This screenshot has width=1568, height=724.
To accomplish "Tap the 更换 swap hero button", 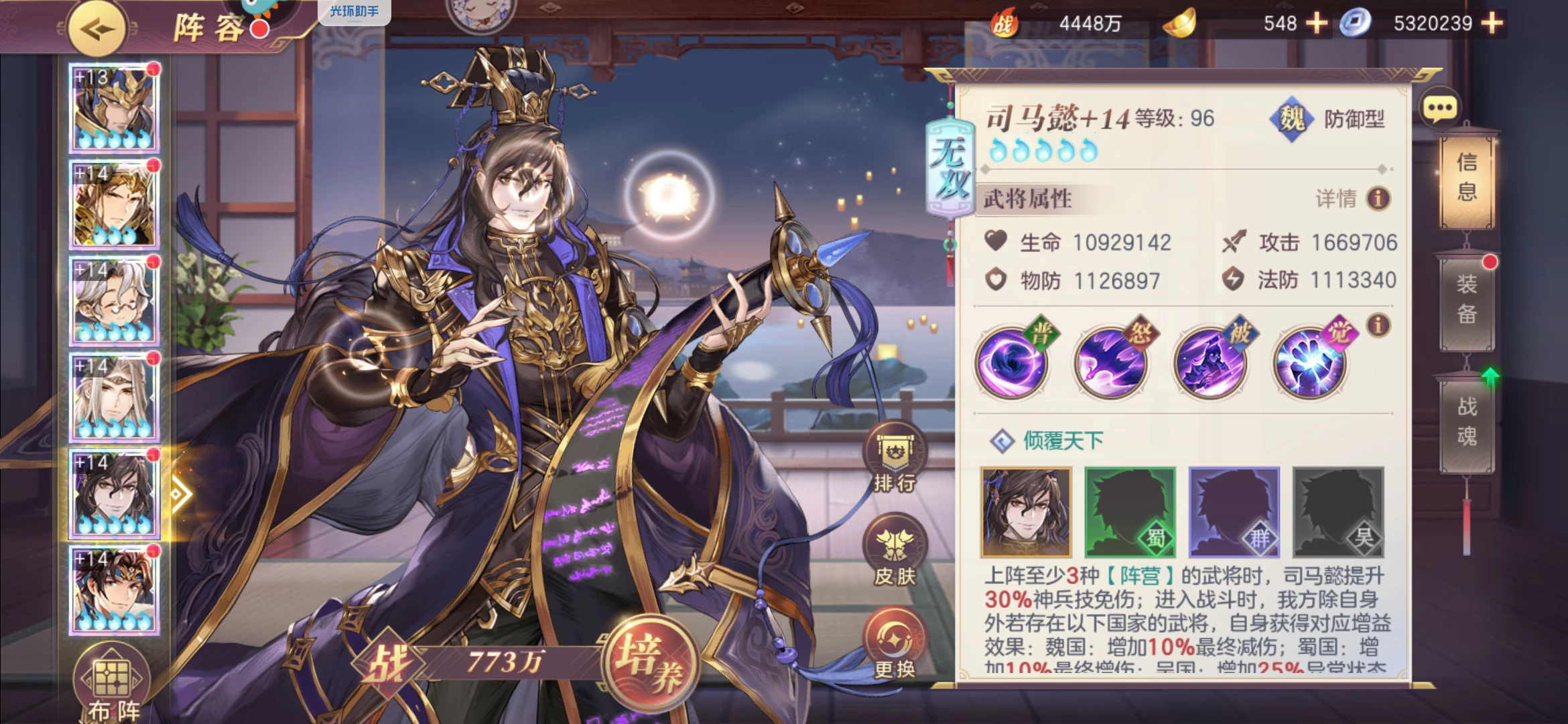I will (x=895, y=644).
